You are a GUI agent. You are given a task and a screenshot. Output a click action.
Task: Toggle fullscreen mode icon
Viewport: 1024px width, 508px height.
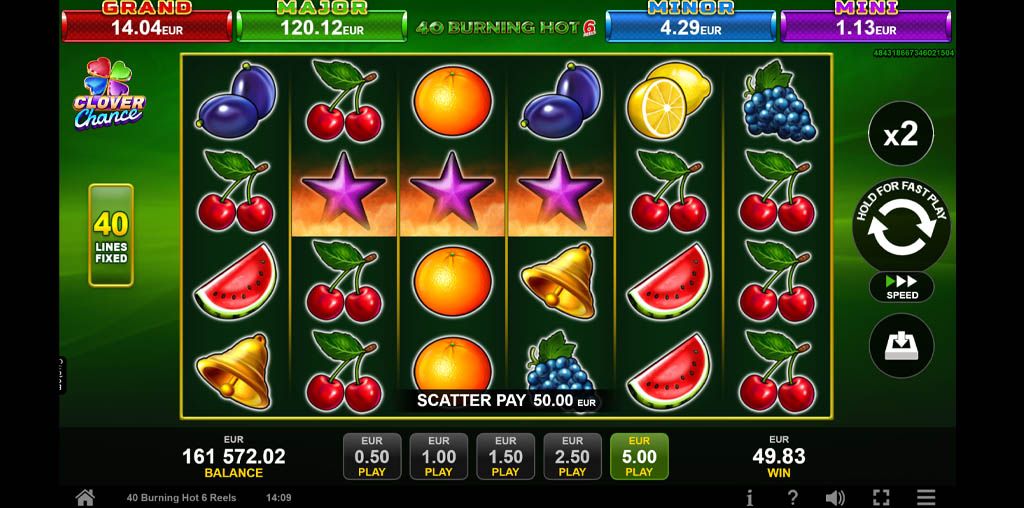pos(881,497)
